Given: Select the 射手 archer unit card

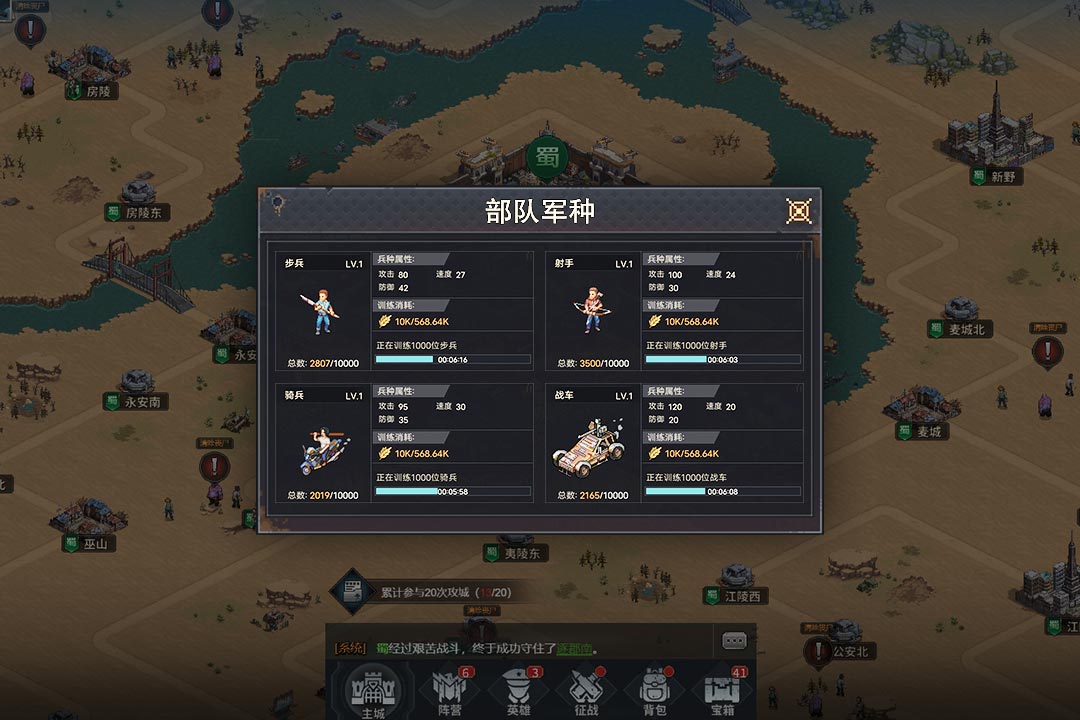Looking at the screenshot, I should click(592, 311).
